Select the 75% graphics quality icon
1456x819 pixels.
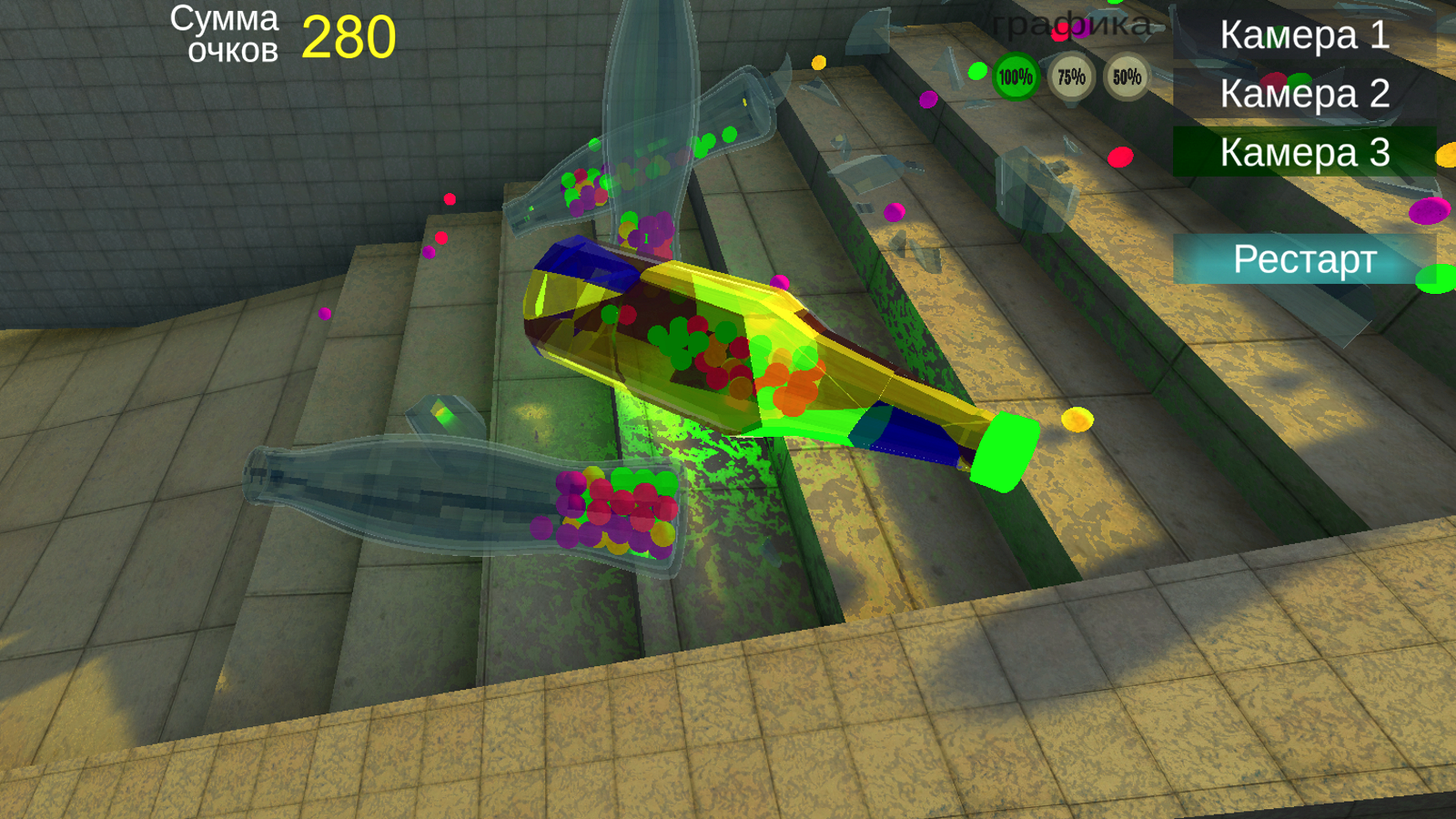(1070, 78)
